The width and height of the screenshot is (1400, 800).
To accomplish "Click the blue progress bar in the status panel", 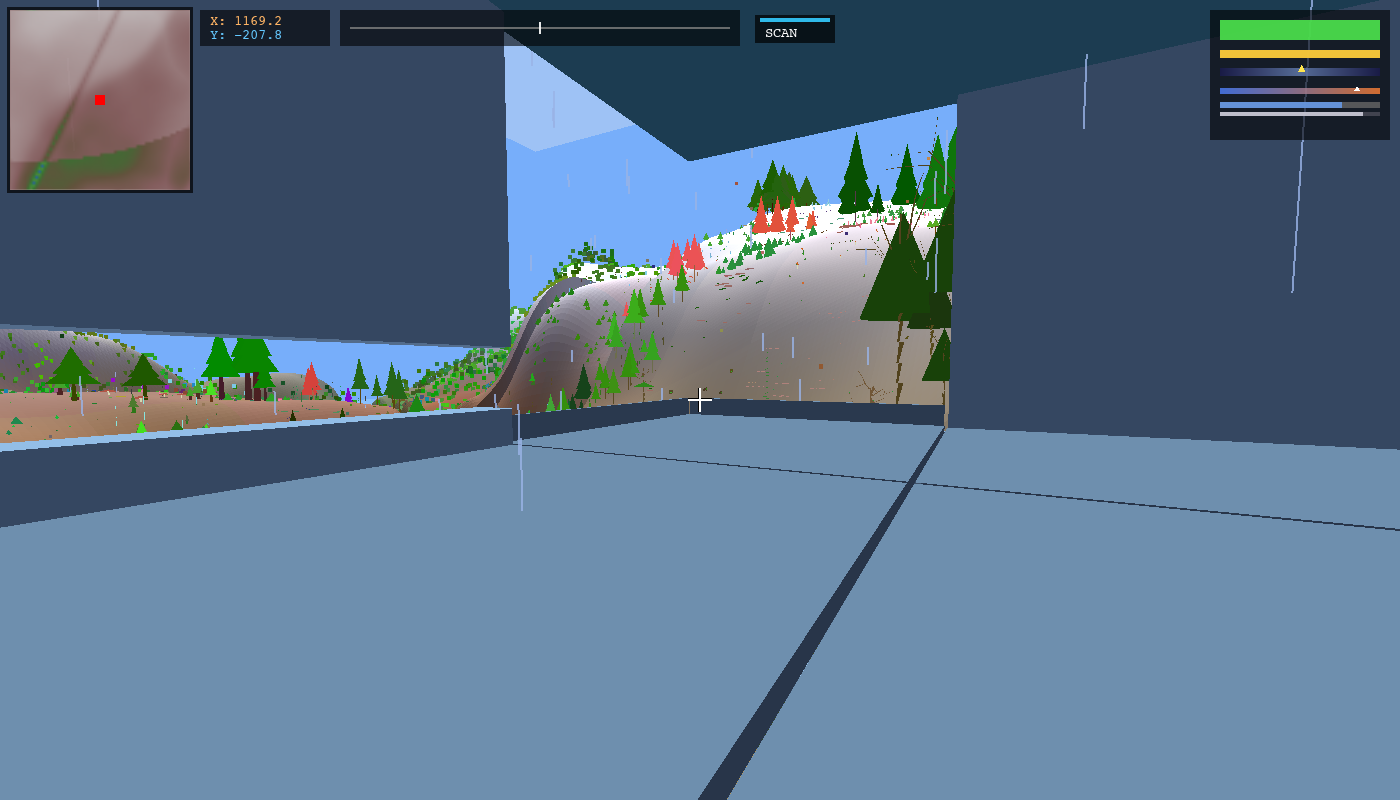I will tap(1280, 104).
